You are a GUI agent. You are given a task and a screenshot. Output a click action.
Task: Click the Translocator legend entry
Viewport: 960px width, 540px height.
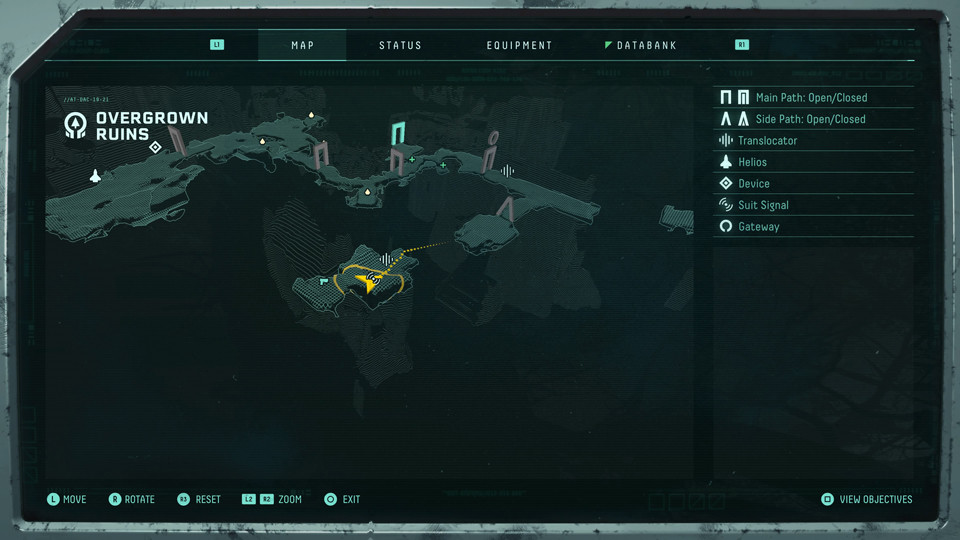[767, 141]
